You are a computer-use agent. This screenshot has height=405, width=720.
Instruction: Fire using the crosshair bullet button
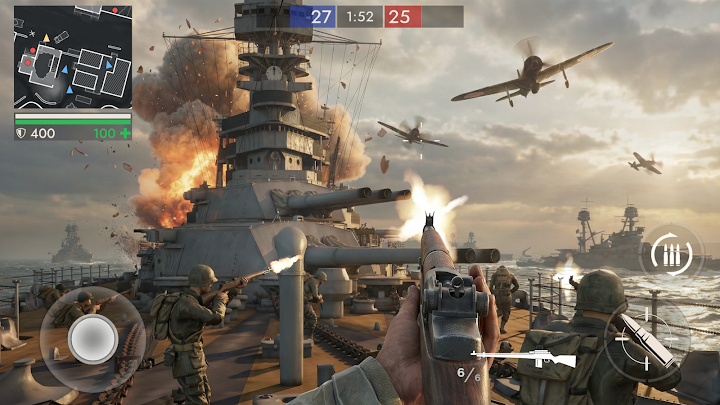[x=641, y=340]
